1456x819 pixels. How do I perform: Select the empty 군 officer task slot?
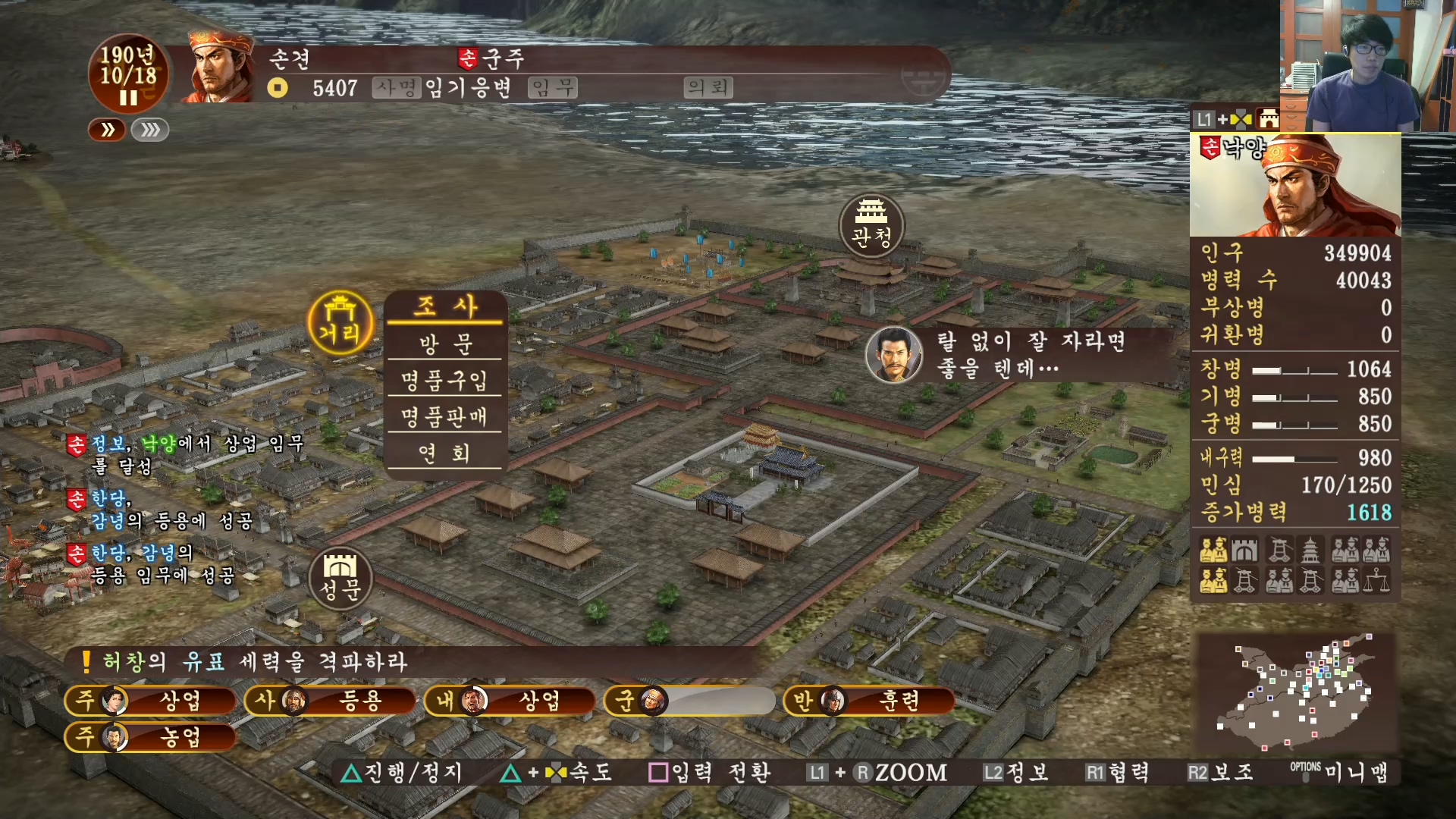689,701
